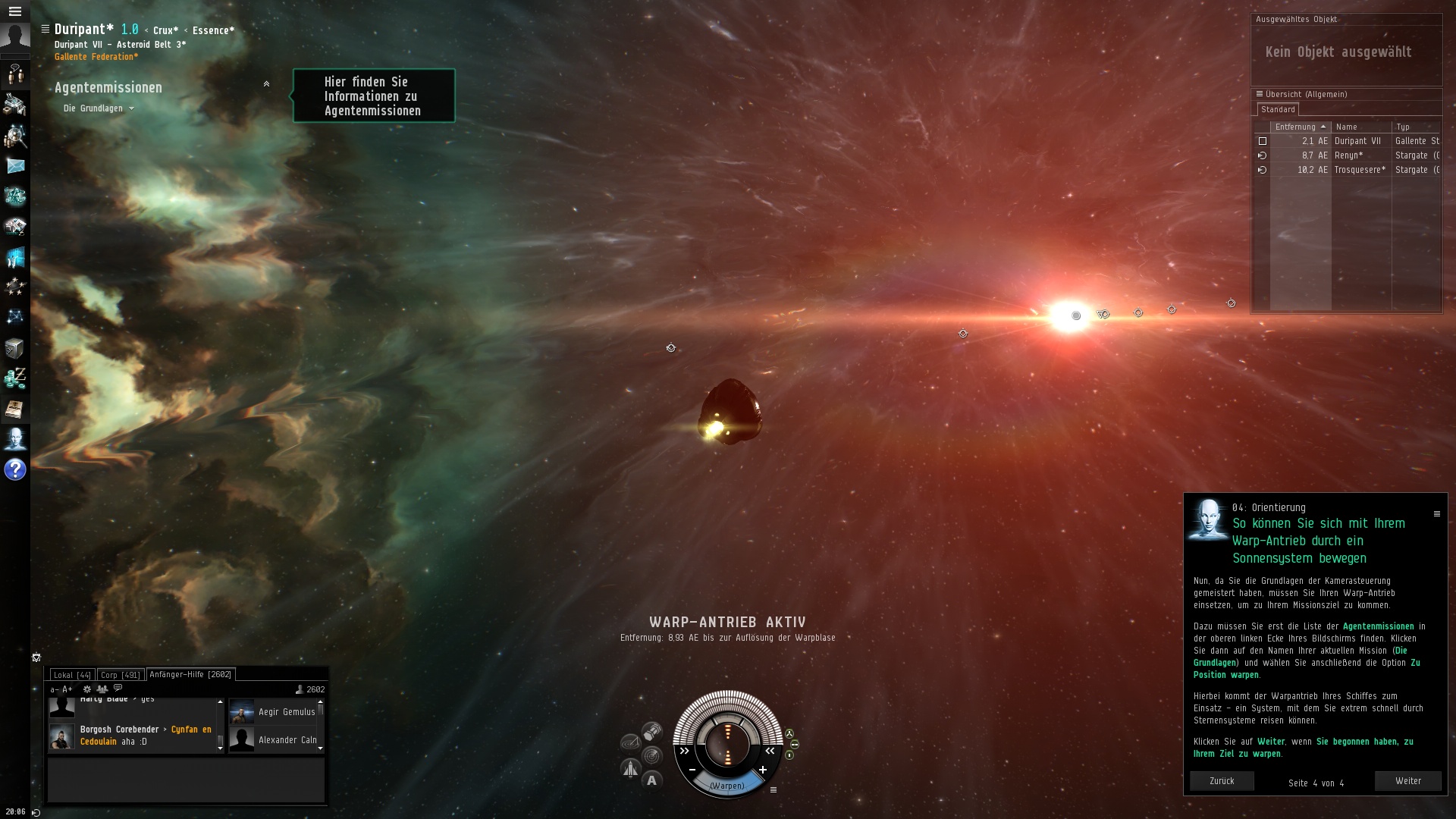
Task: Increase ship speed with plus button
Action: [x=763, y=770]
